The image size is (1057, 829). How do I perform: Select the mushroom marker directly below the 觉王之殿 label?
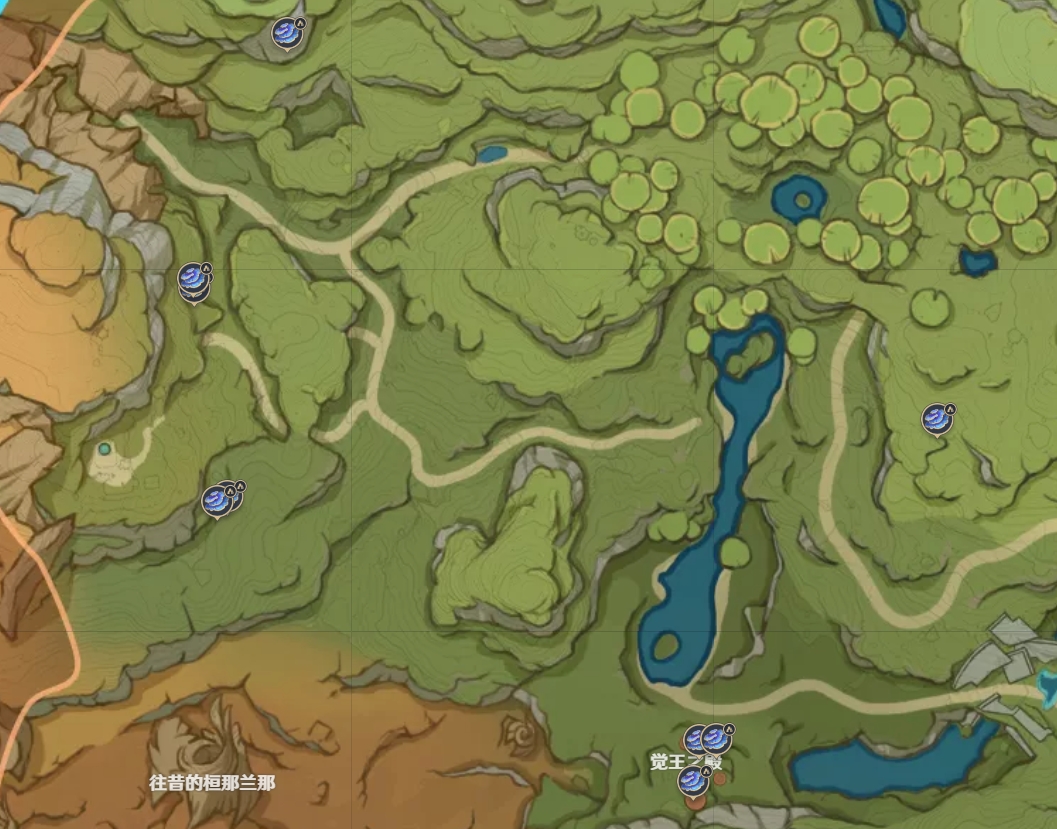pos(691,782)
